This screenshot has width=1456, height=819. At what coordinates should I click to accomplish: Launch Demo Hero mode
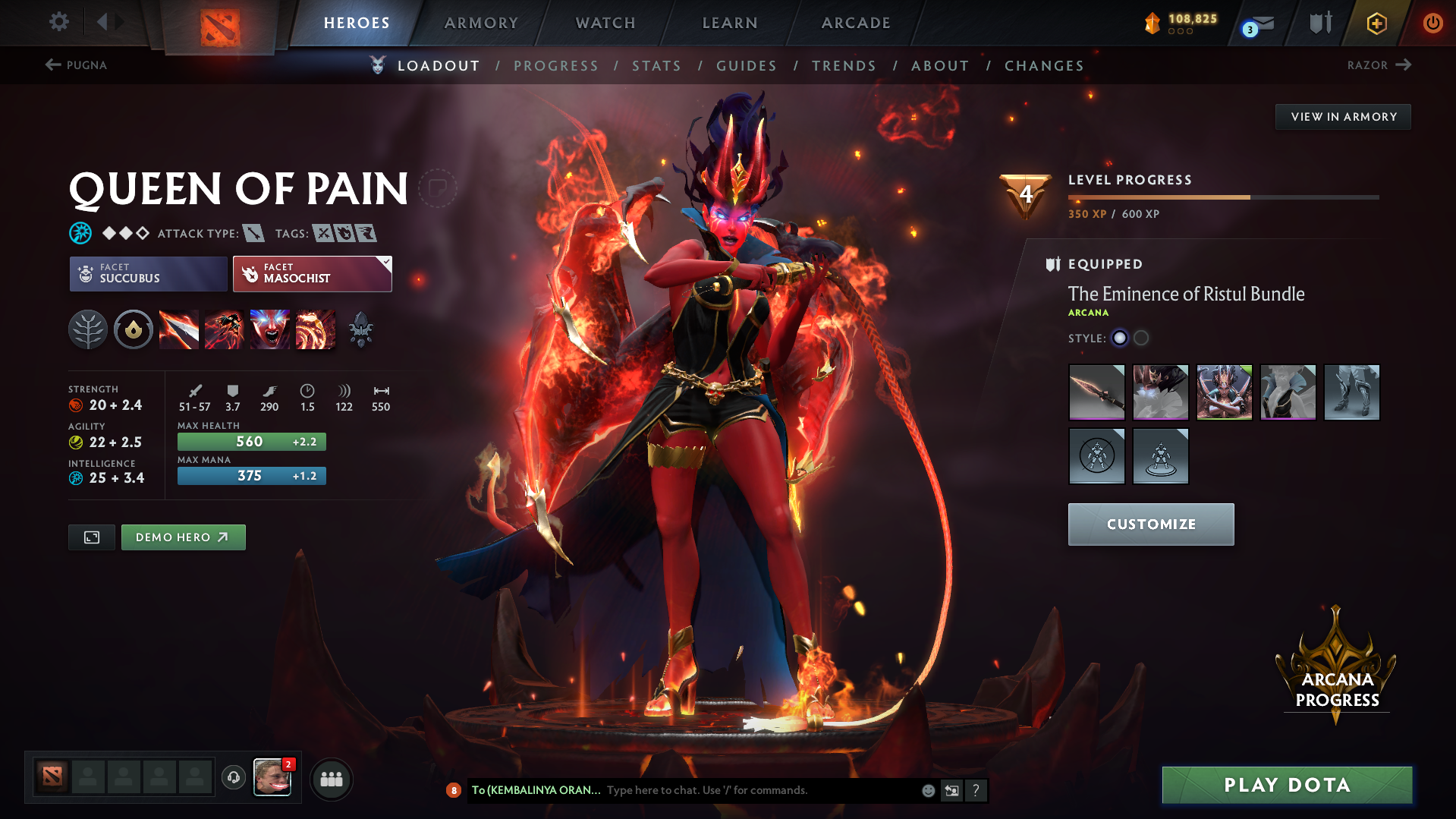point(183,537)
